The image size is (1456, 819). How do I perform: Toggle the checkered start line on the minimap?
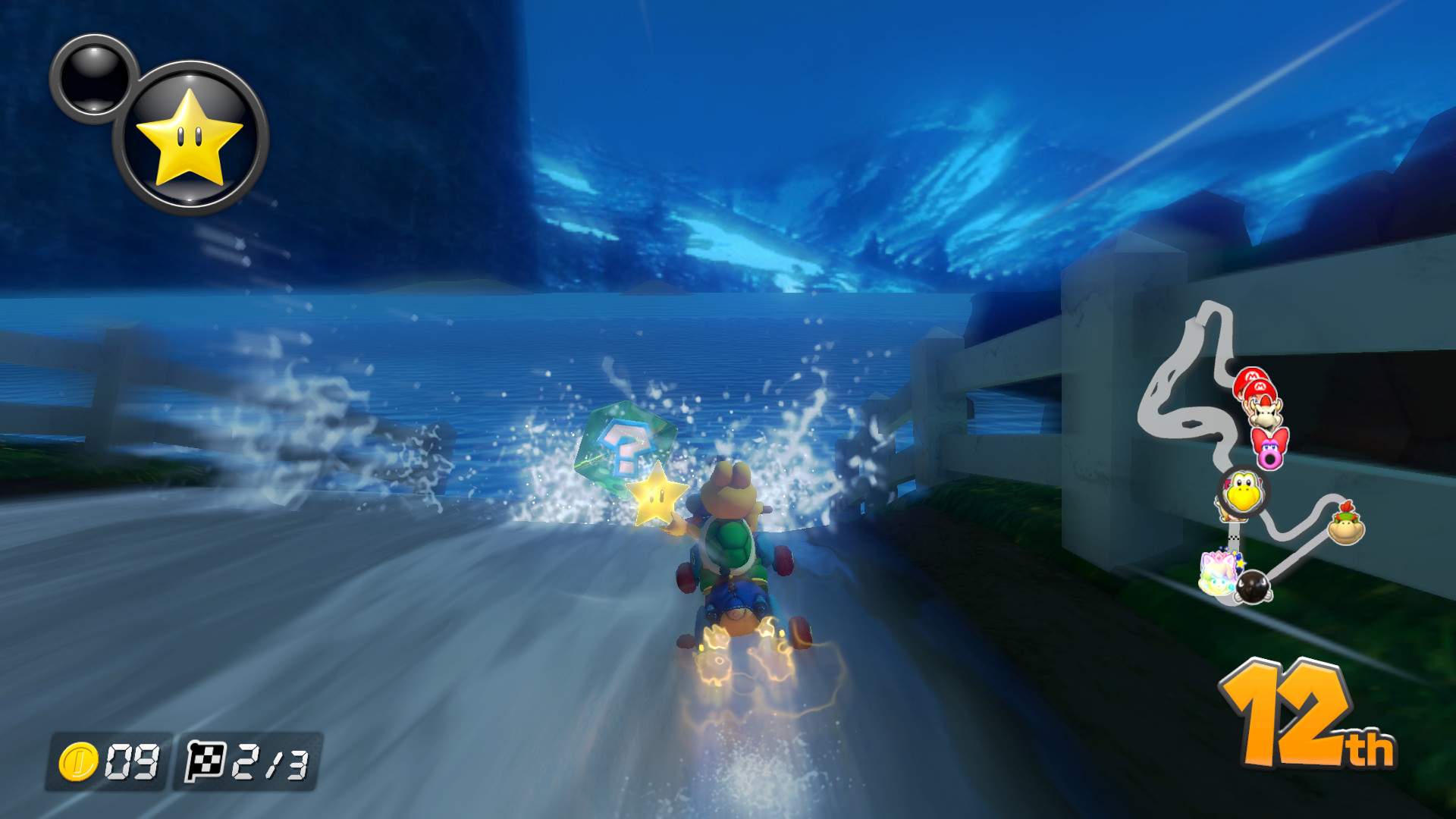(x=1234, y=538)
